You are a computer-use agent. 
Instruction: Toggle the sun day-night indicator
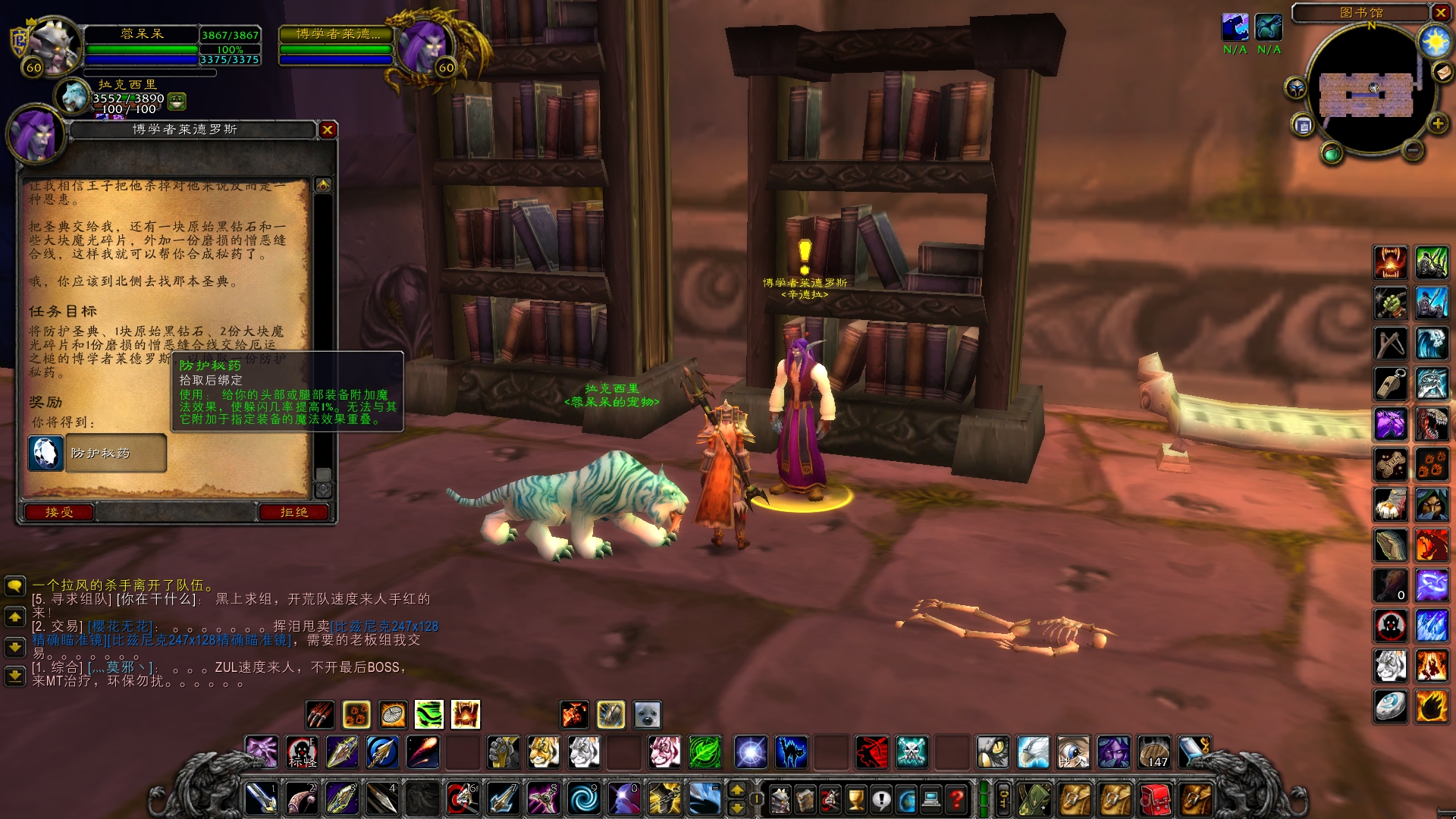(1435, 41)
